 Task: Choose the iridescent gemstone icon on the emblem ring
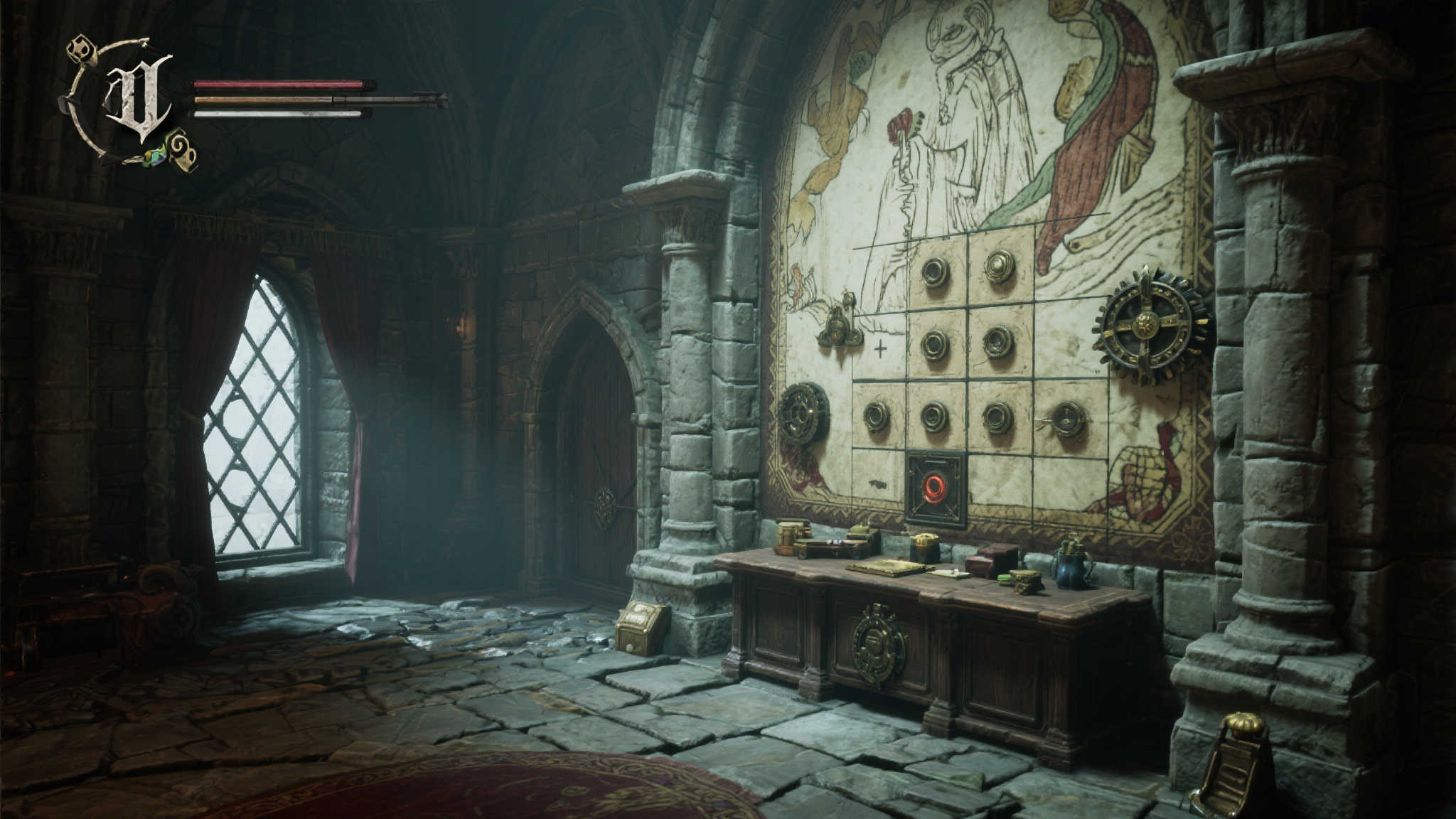tap(155, 157)
